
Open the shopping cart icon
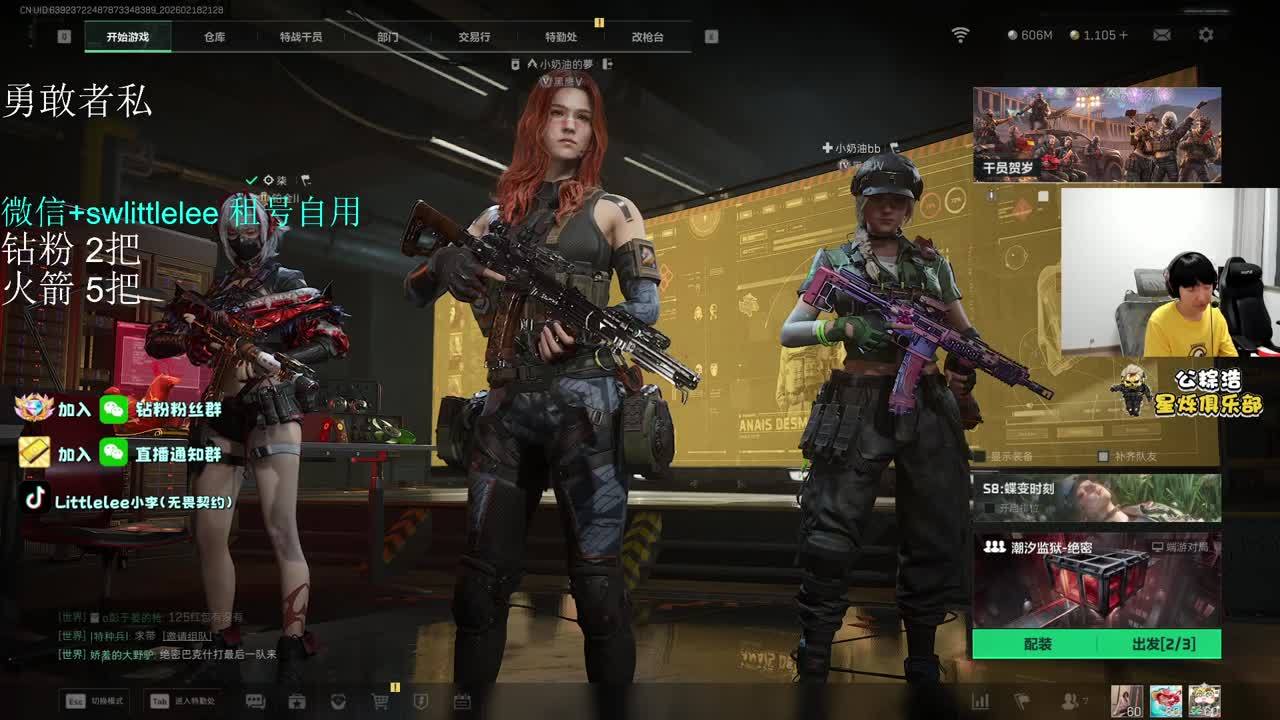coord(380,702)
